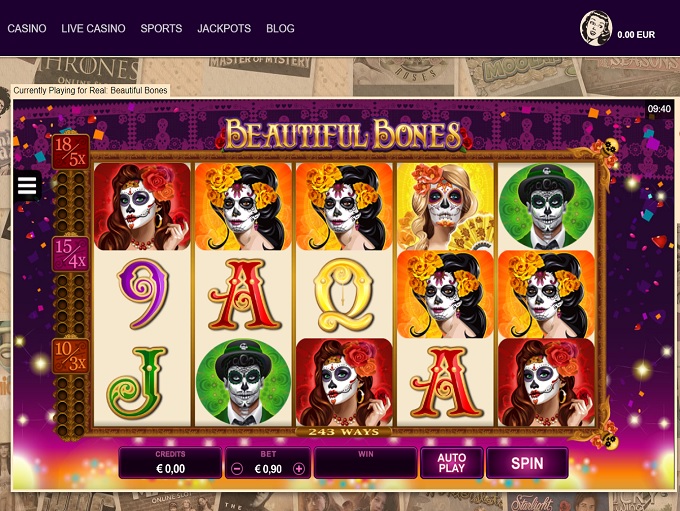The image size is (680, 511).
Task: Decrease the bet with minus button
Action: (x=236, y=468)
